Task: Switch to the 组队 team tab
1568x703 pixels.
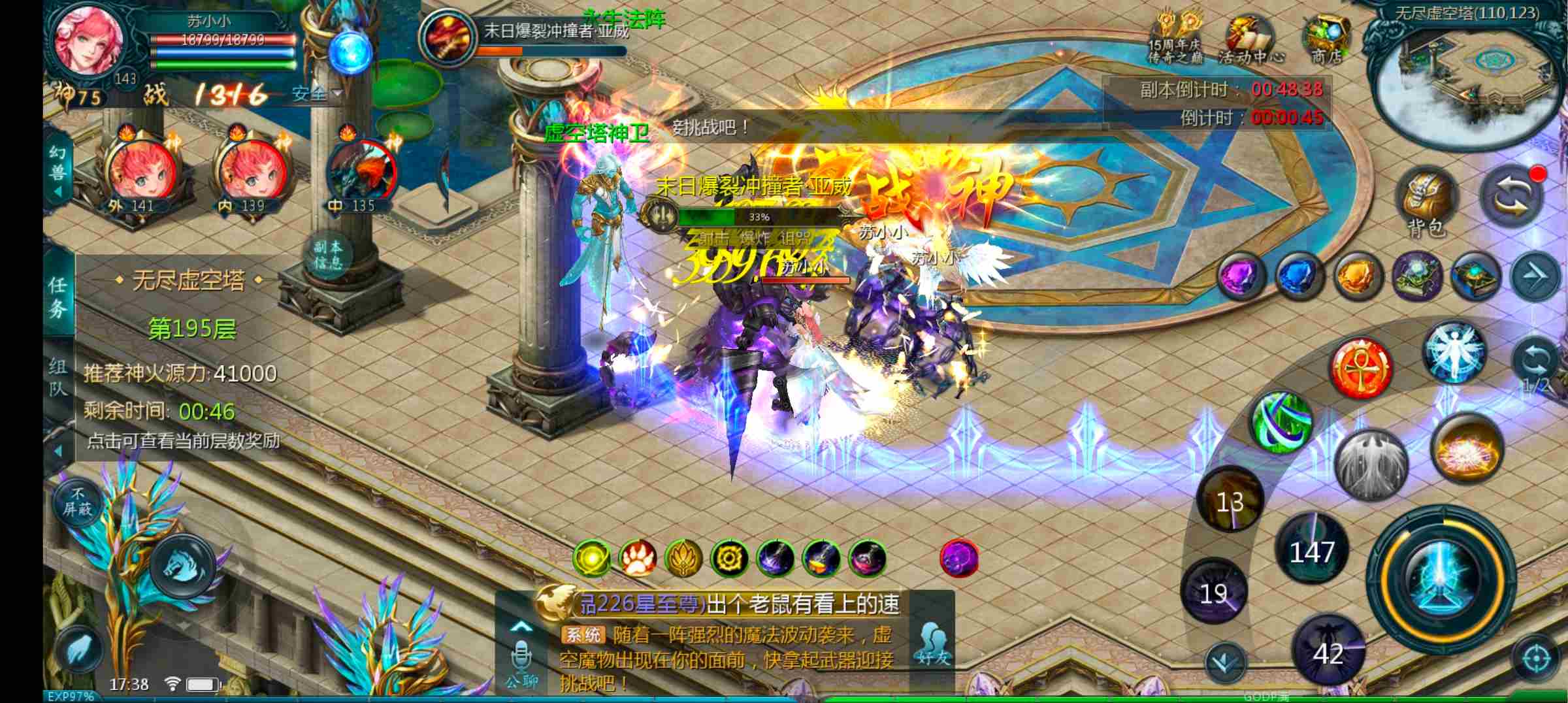Action: click(x=58, y=378)
